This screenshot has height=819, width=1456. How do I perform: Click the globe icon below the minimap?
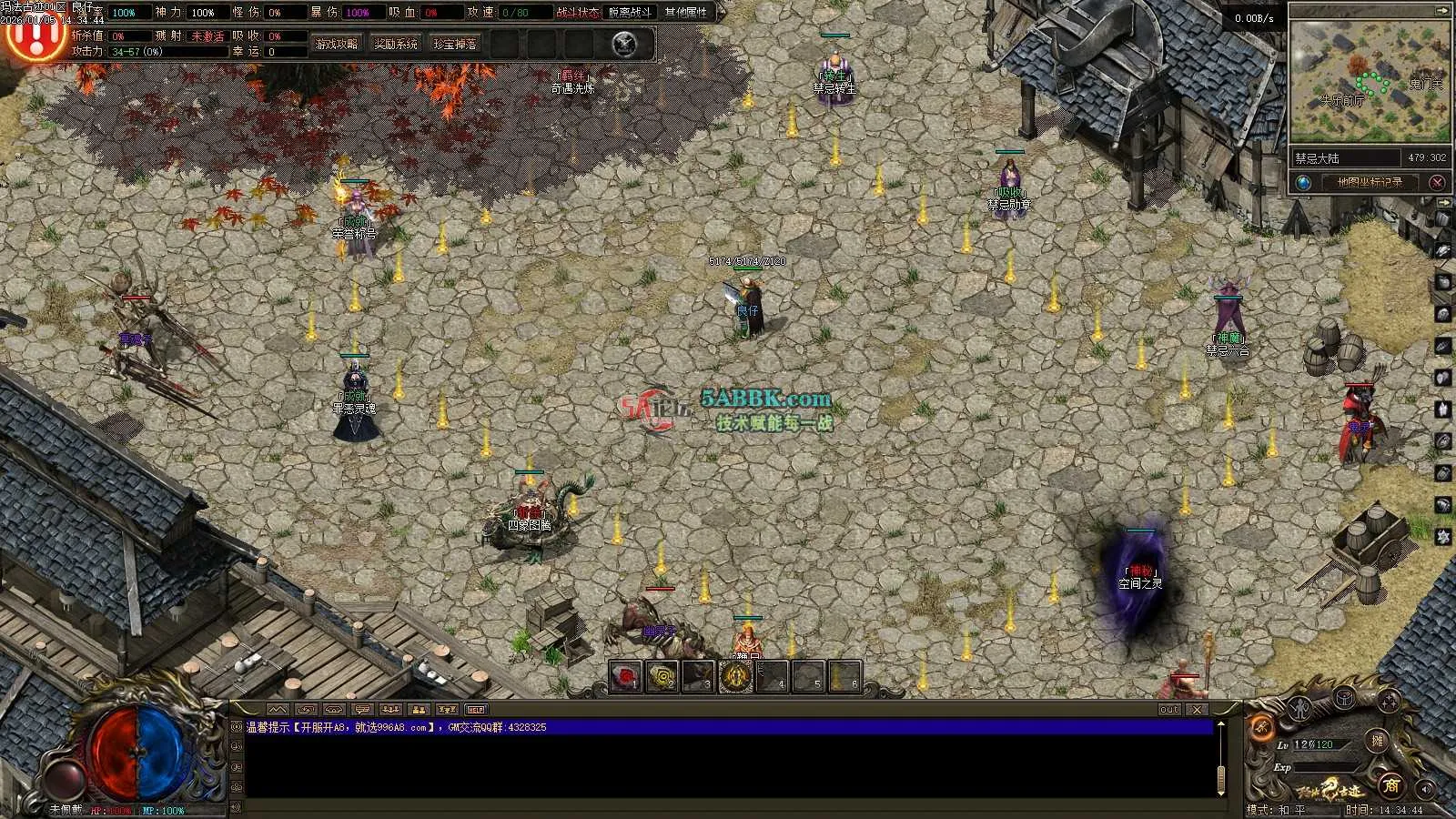tap(1304, 182)
